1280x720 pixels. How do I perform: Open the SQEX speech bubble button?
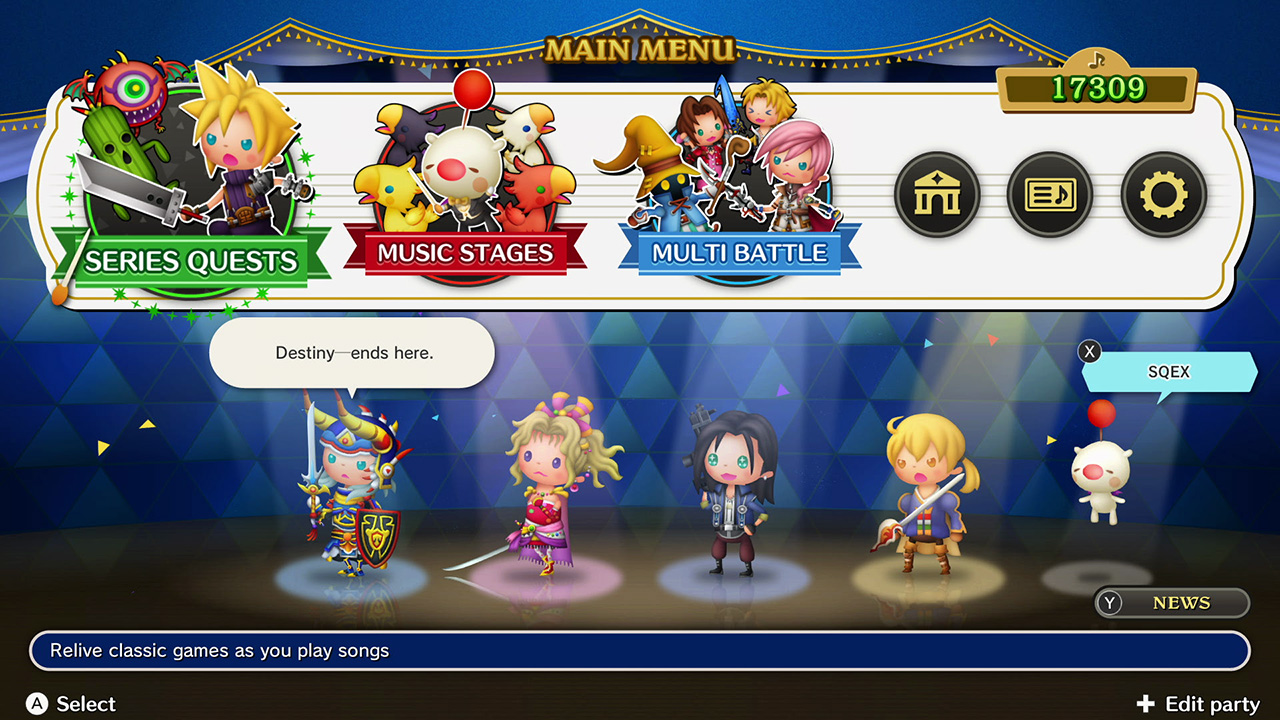click(1169, 371)
